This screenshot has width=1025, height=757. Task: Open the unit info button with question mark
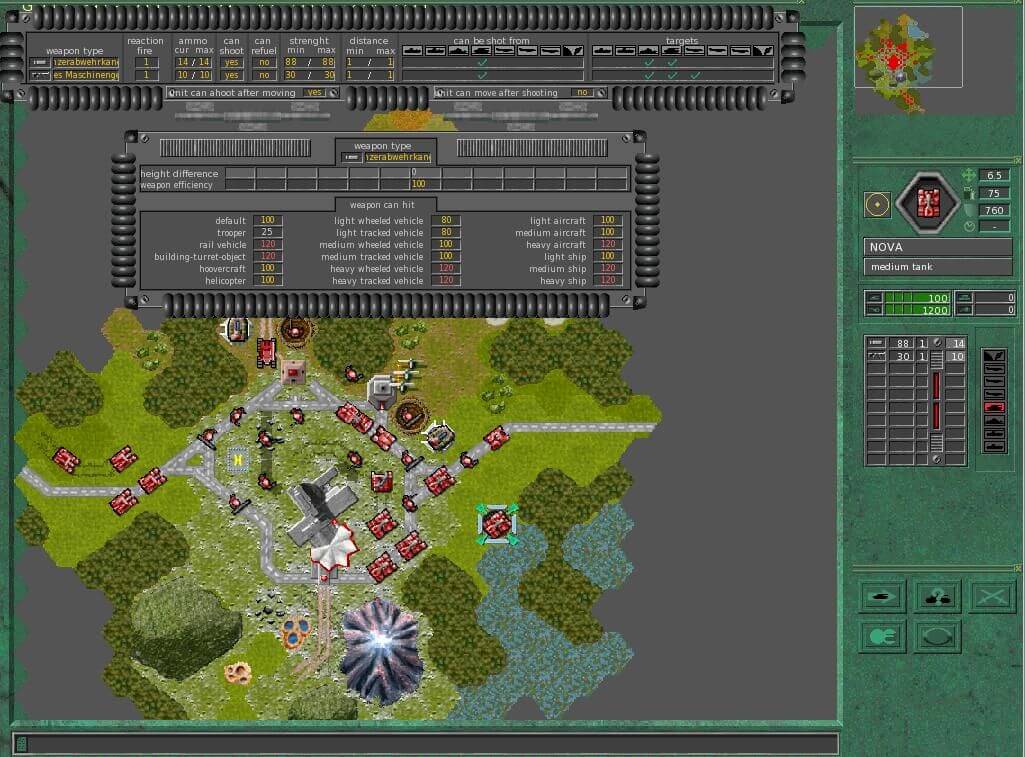click(937, 597)
